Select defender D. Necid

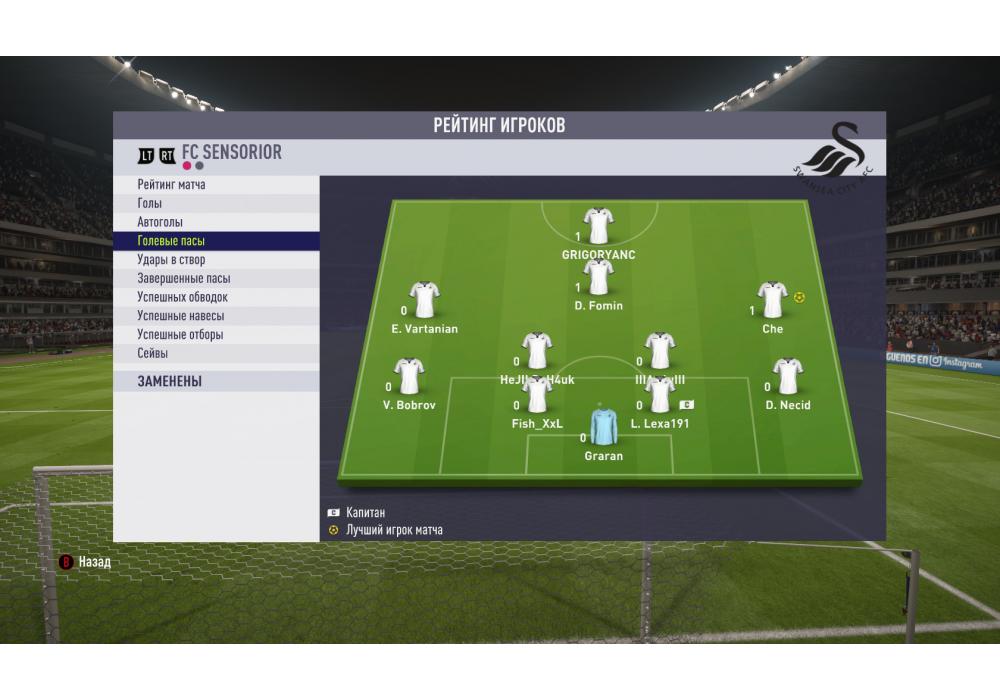(787, 377)
